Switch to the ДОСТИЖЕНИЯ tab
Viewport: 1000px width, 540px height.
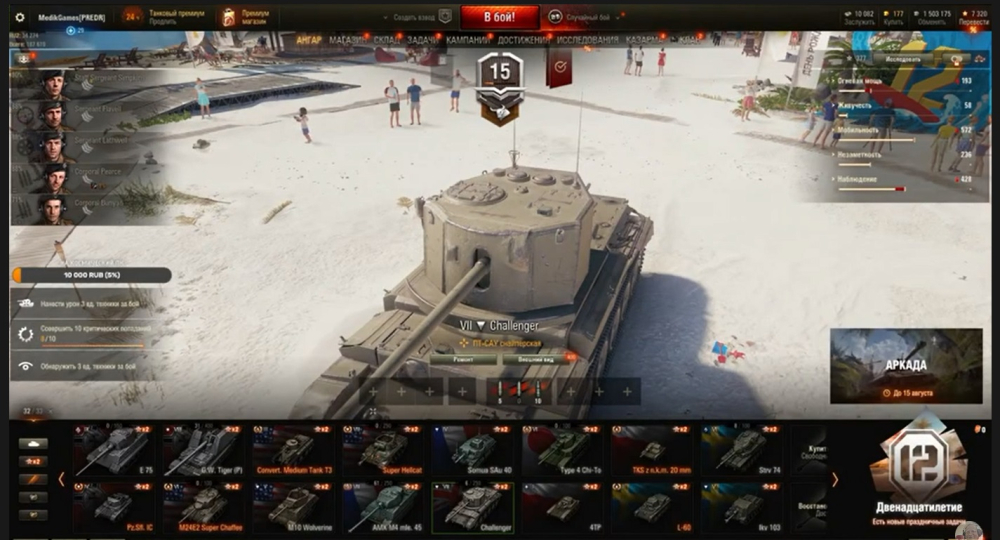tap(520, 40)
